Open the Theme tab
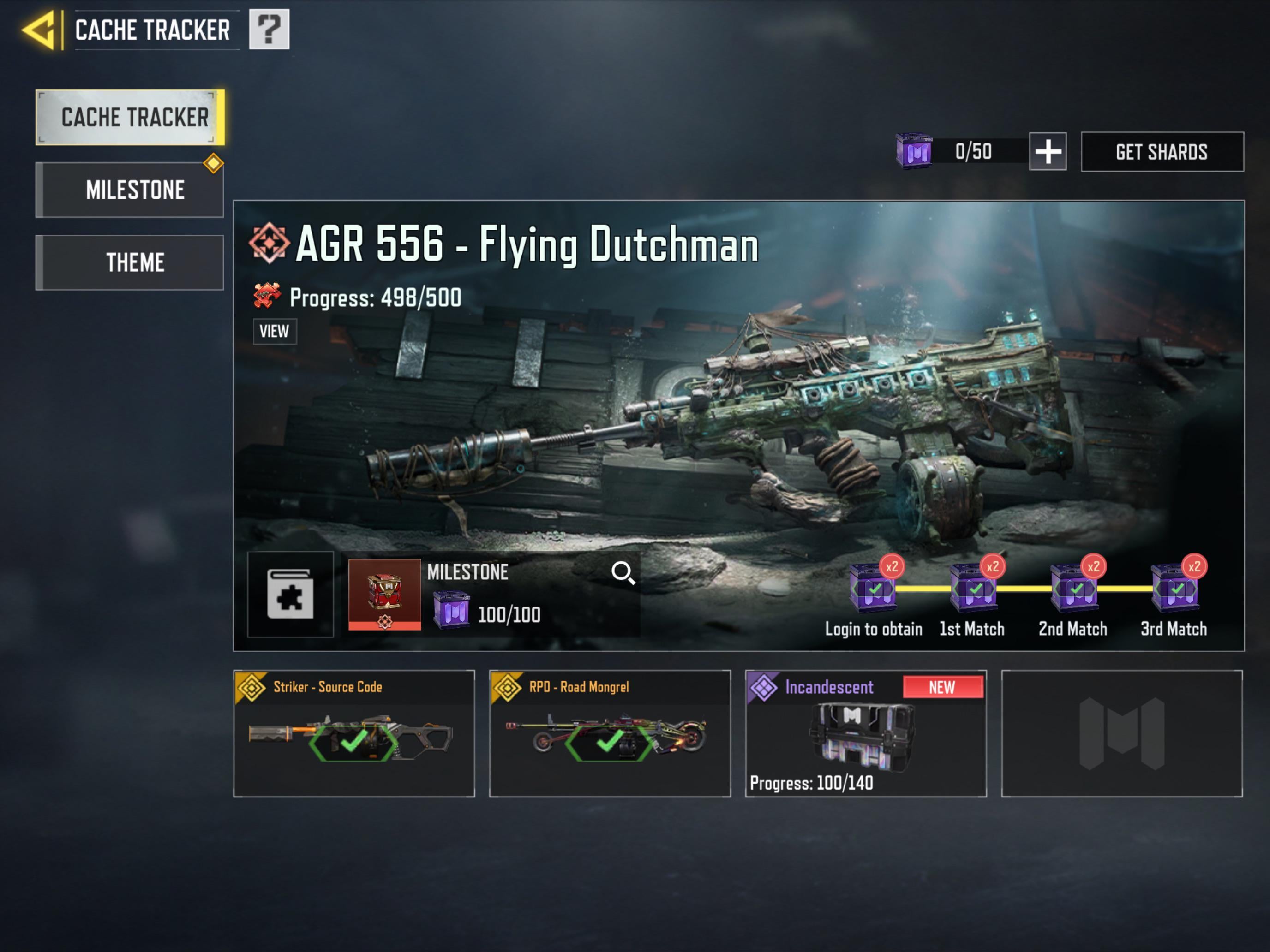Screen dimensions: 1270x952 130,263
